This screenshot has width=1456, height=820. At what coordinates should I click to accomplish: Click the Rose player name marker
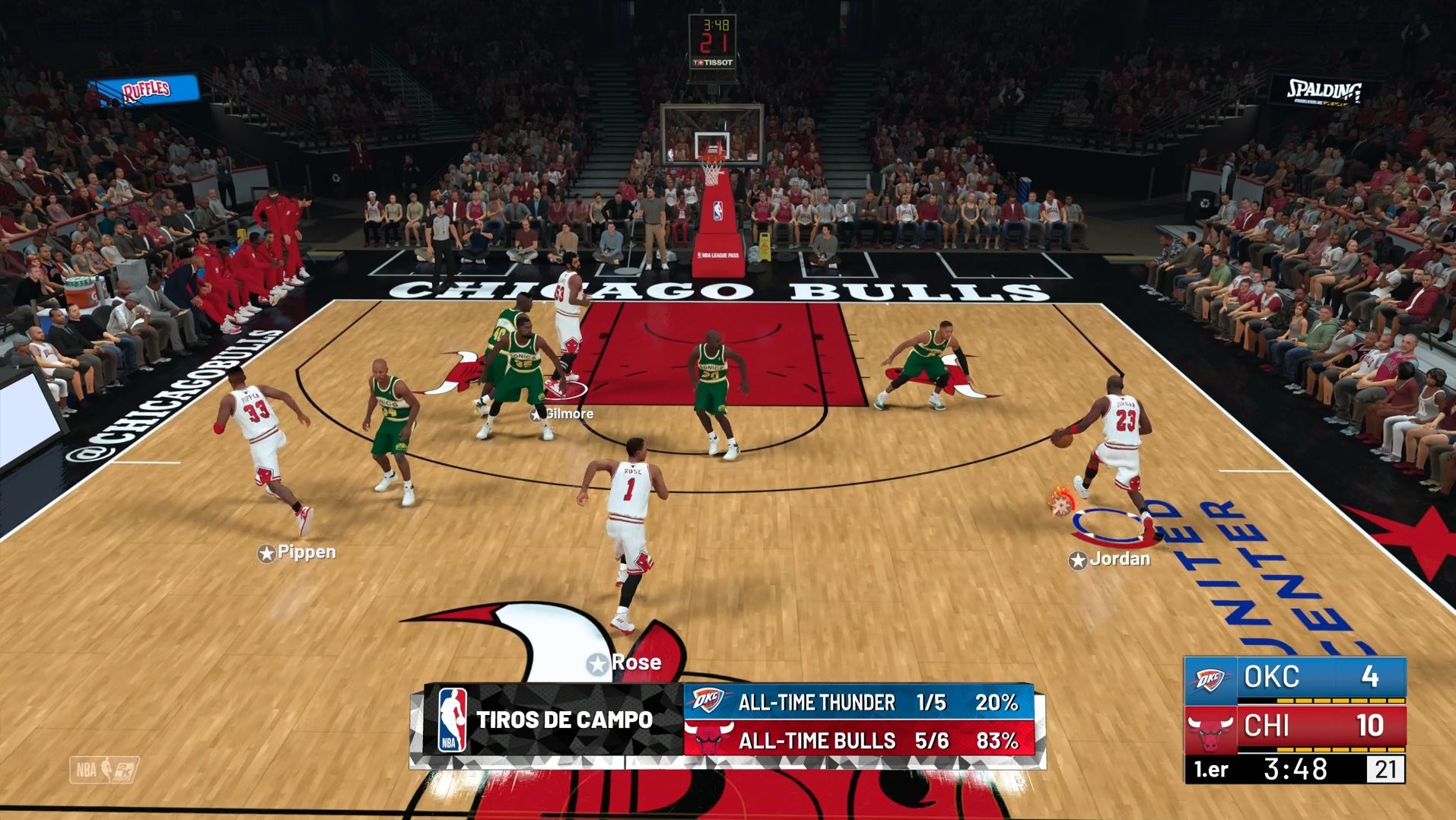(x=625, y=663)
